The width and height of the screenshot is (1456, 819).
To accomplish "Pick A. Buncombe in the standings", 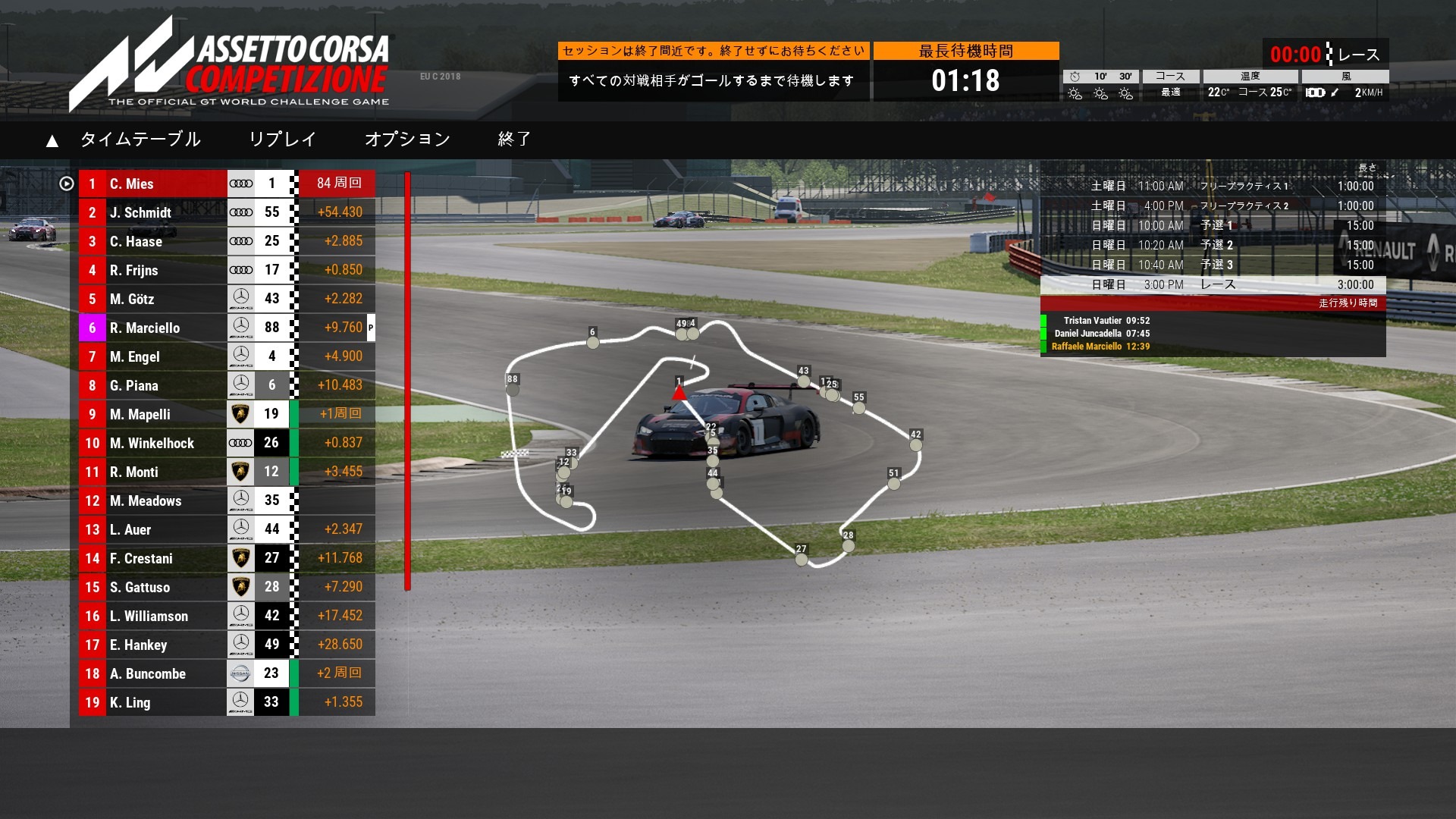I will (152, 674).
